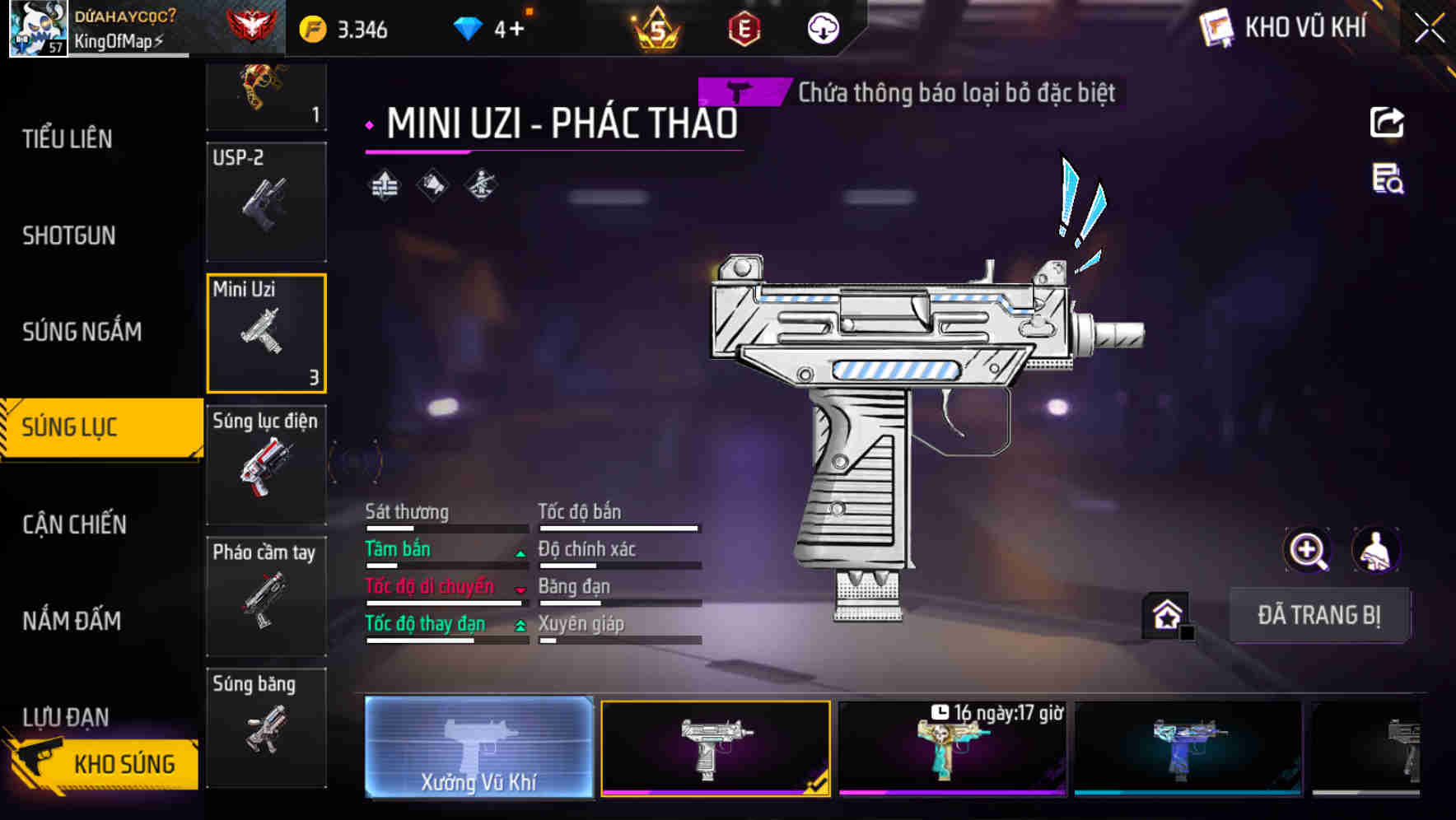Choose the Súng lục điện weapon slot

[266, 464]
